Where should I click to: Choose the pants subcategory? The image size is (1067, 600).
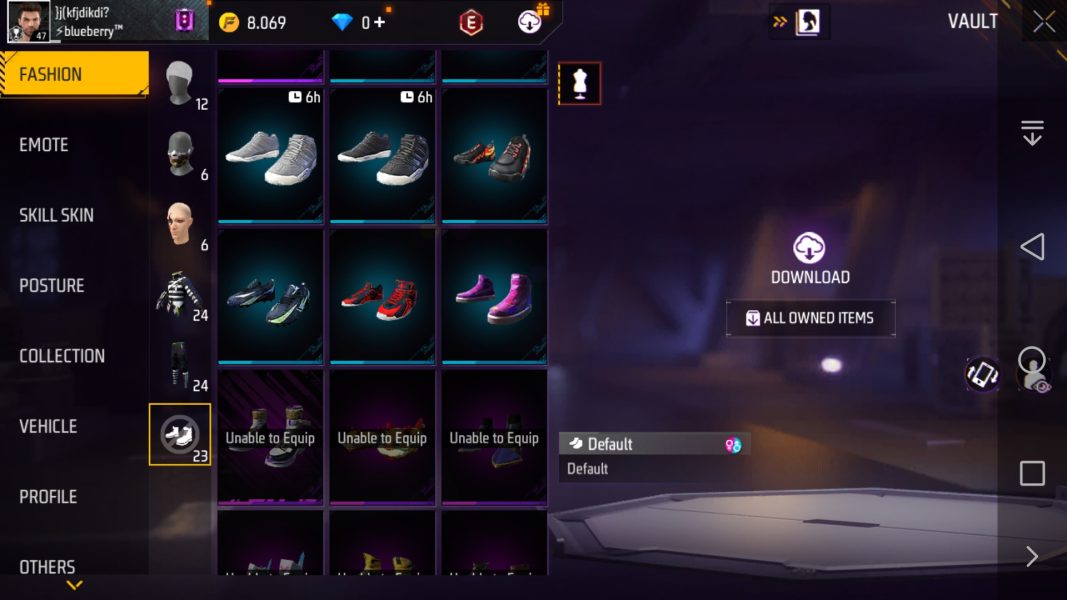180,364
